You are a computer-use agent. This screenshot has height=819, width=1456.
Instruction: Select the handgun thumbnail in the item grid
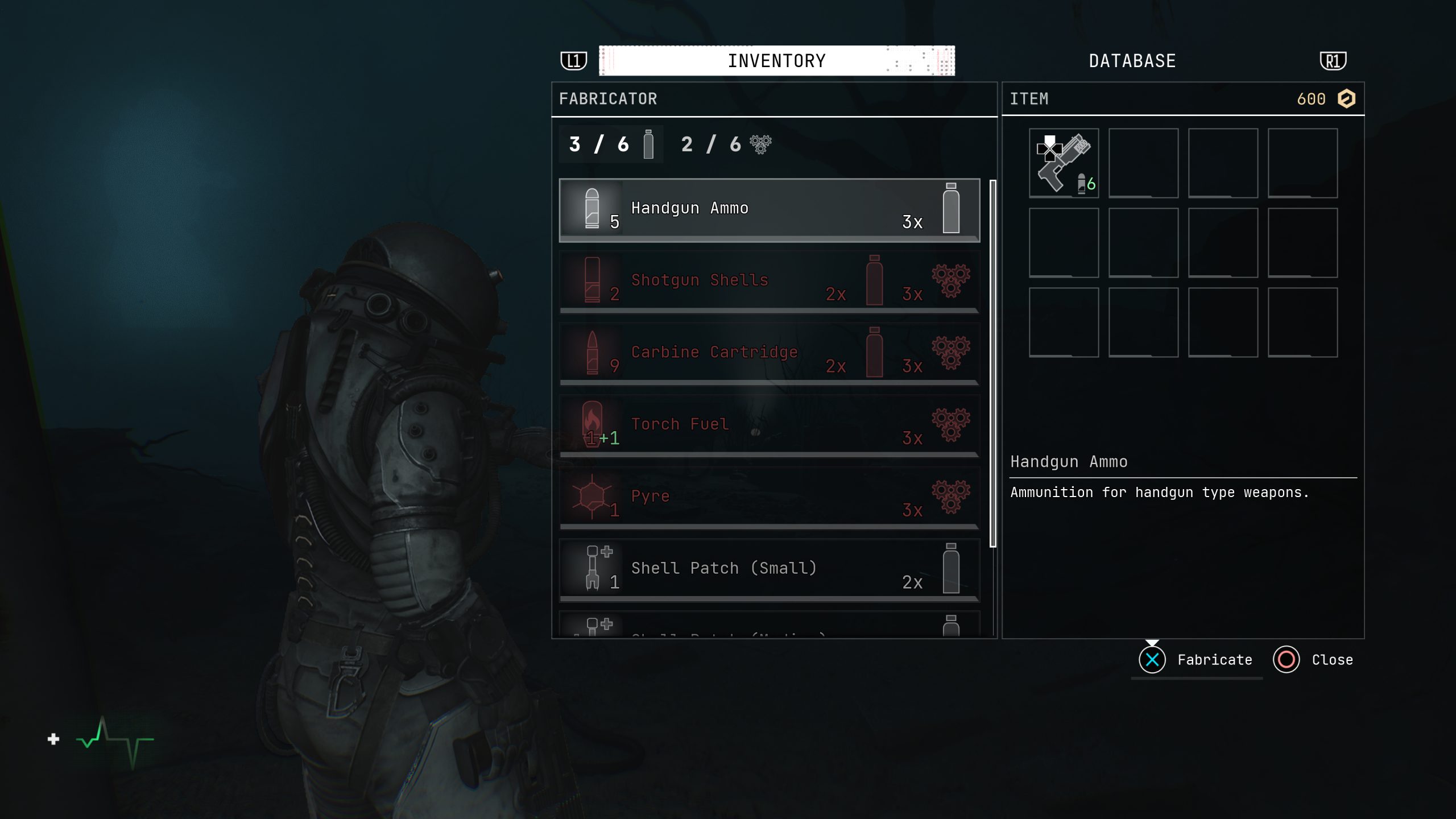click(1063, 164)
